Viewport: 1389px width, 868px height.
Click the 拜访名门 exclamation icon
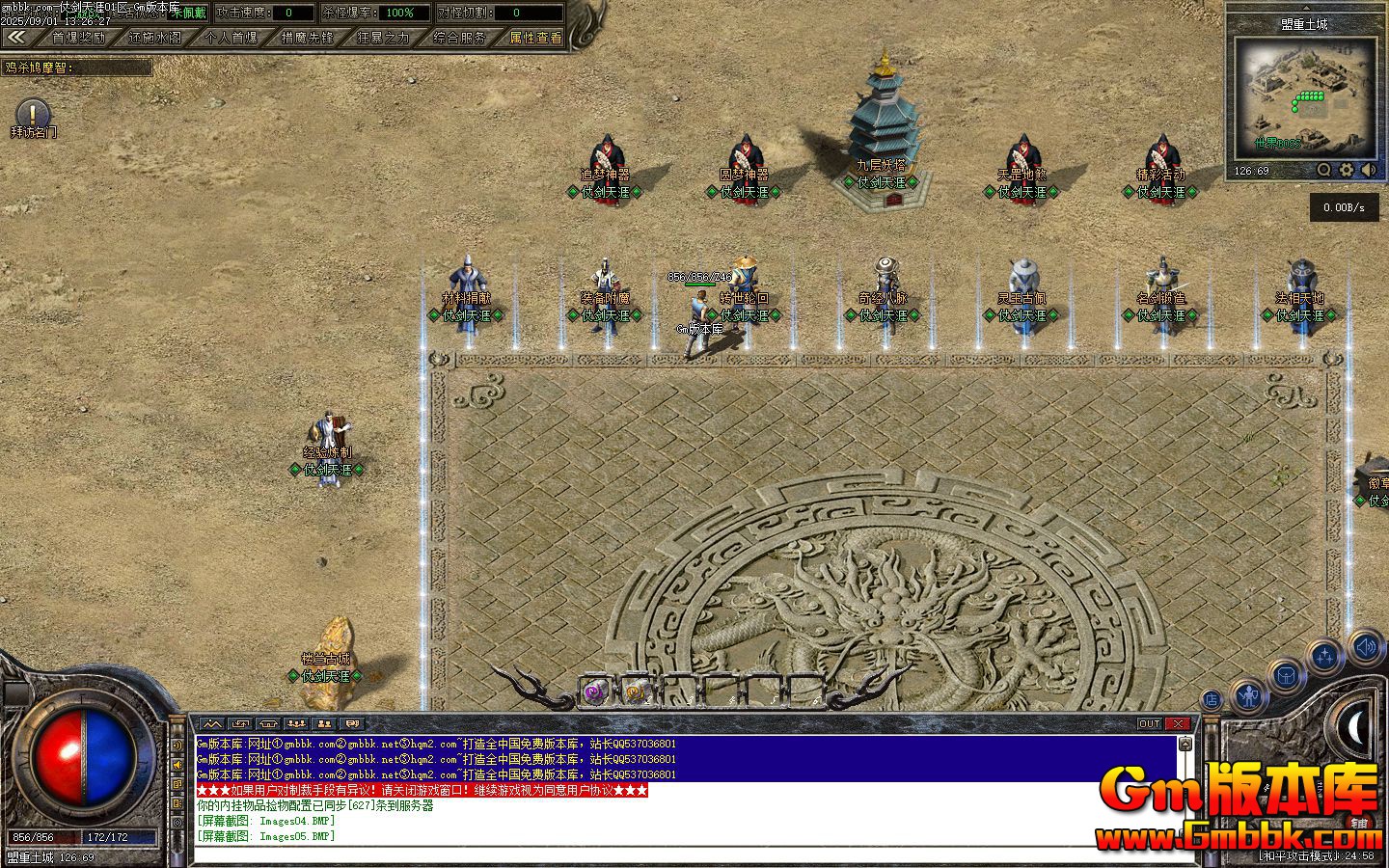click(x=33, y=113)
